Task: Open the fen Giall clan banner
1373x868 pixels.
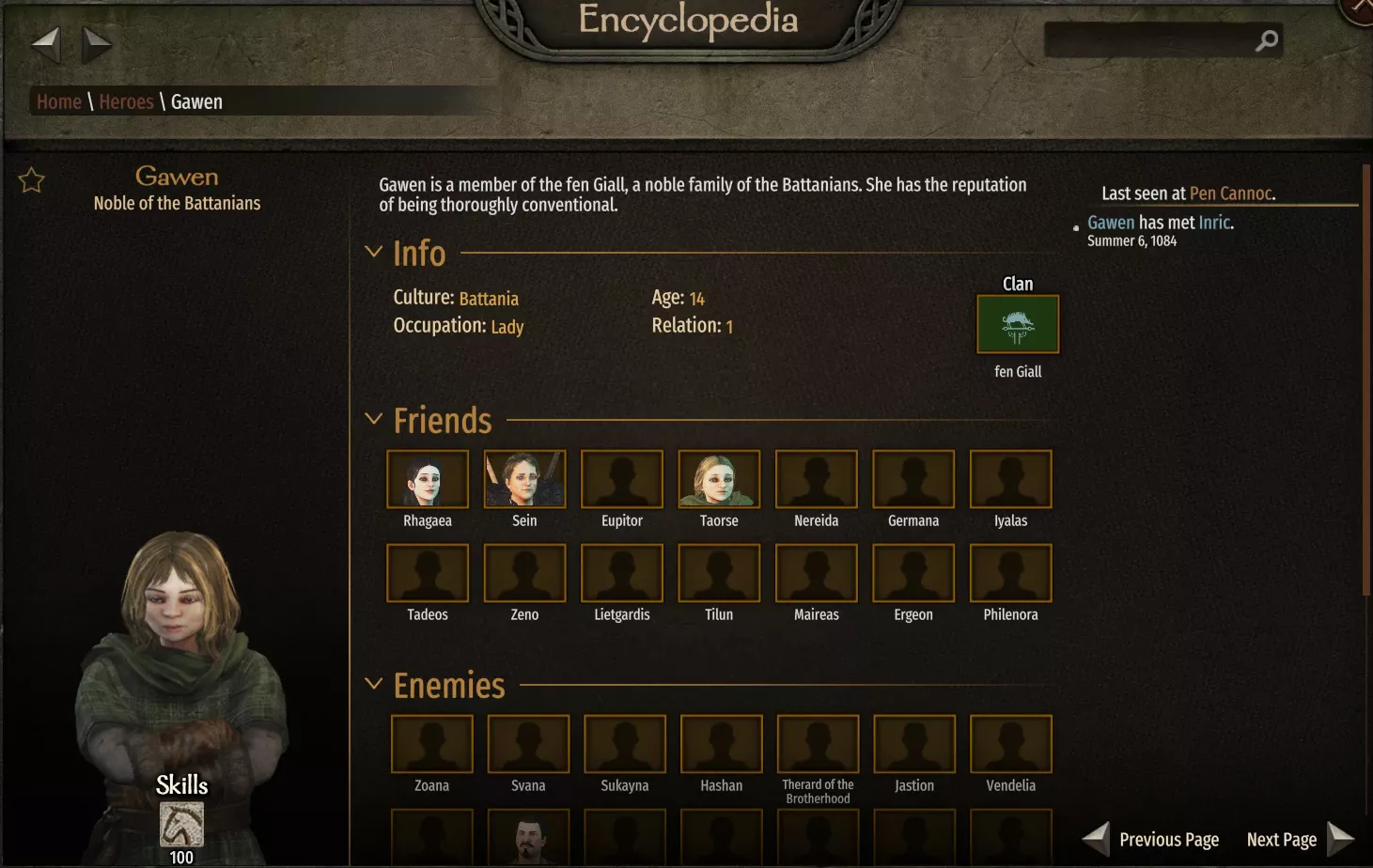Action: (1018, 323)
